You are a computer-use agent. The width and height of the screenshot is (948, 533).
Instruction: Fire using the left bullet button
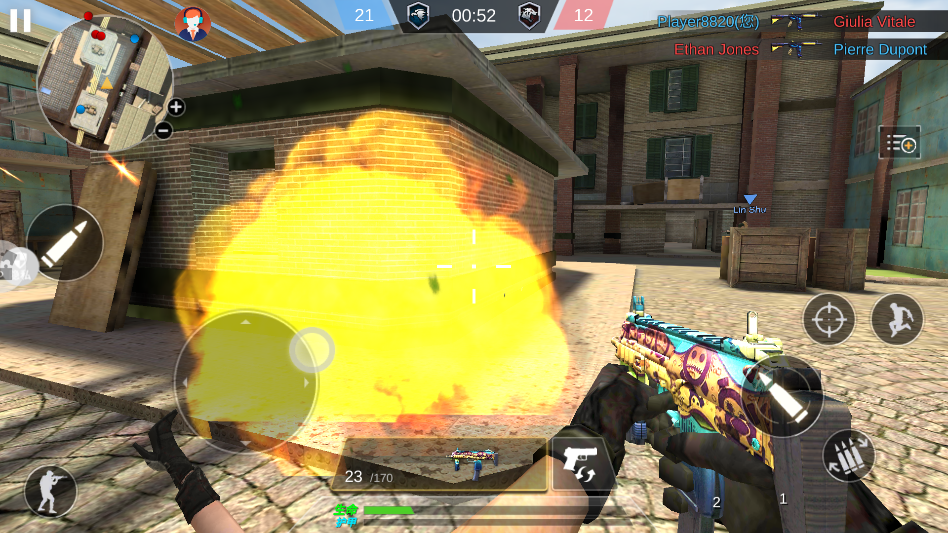tap(65, 243)
